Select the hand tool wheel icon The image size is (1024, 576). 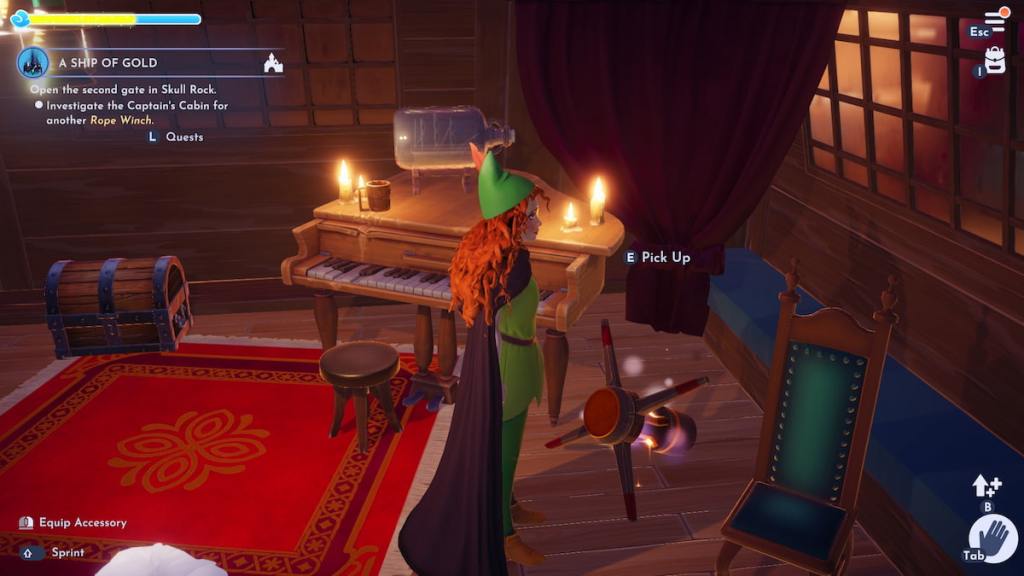click(996, 541)
